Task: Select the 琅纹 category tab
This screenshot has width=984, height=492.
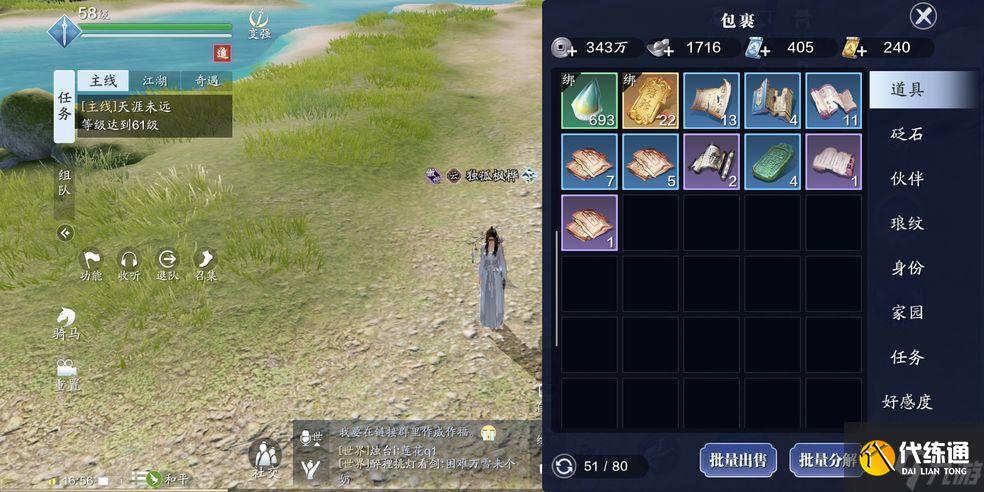Action: coord(907,223)
